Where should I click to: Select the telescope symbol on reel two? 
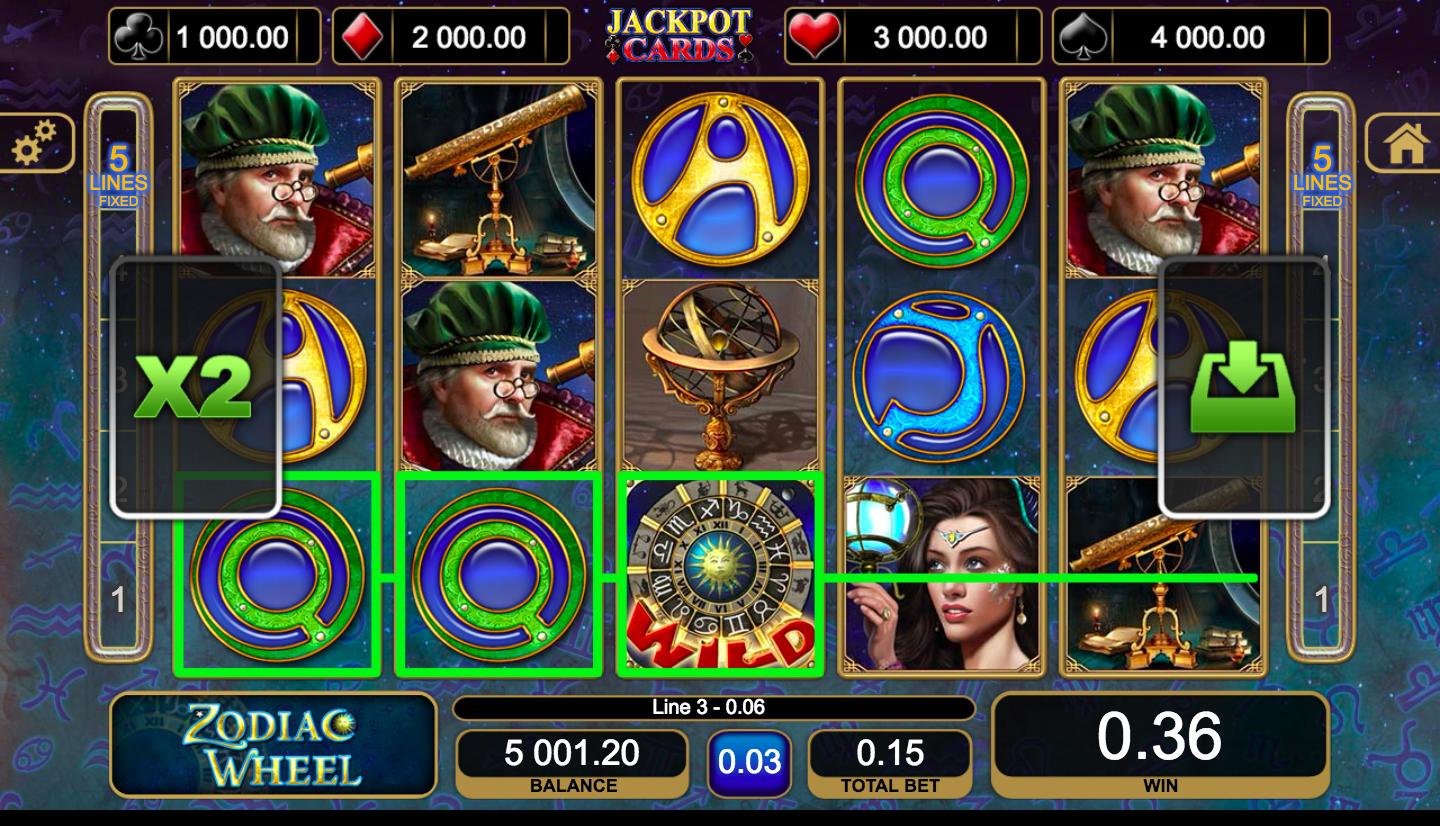pyautogui.click(x=499, y=180)
